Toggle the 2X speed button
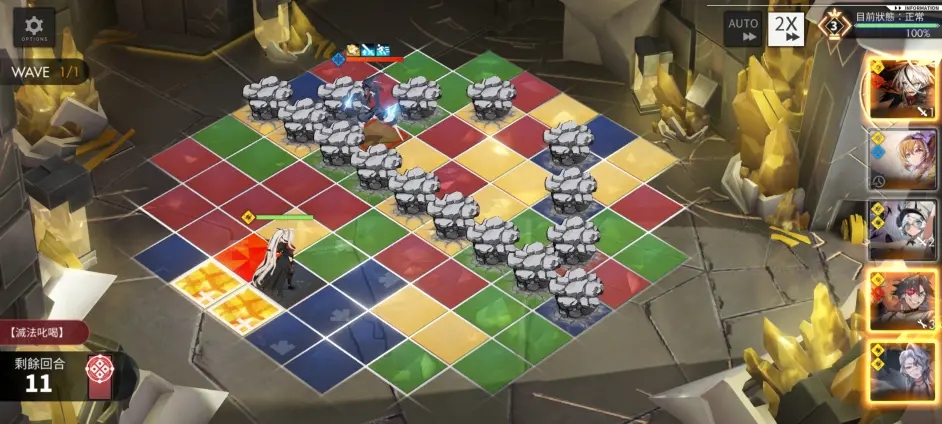 pyautogui.click(x=786, y=28)
